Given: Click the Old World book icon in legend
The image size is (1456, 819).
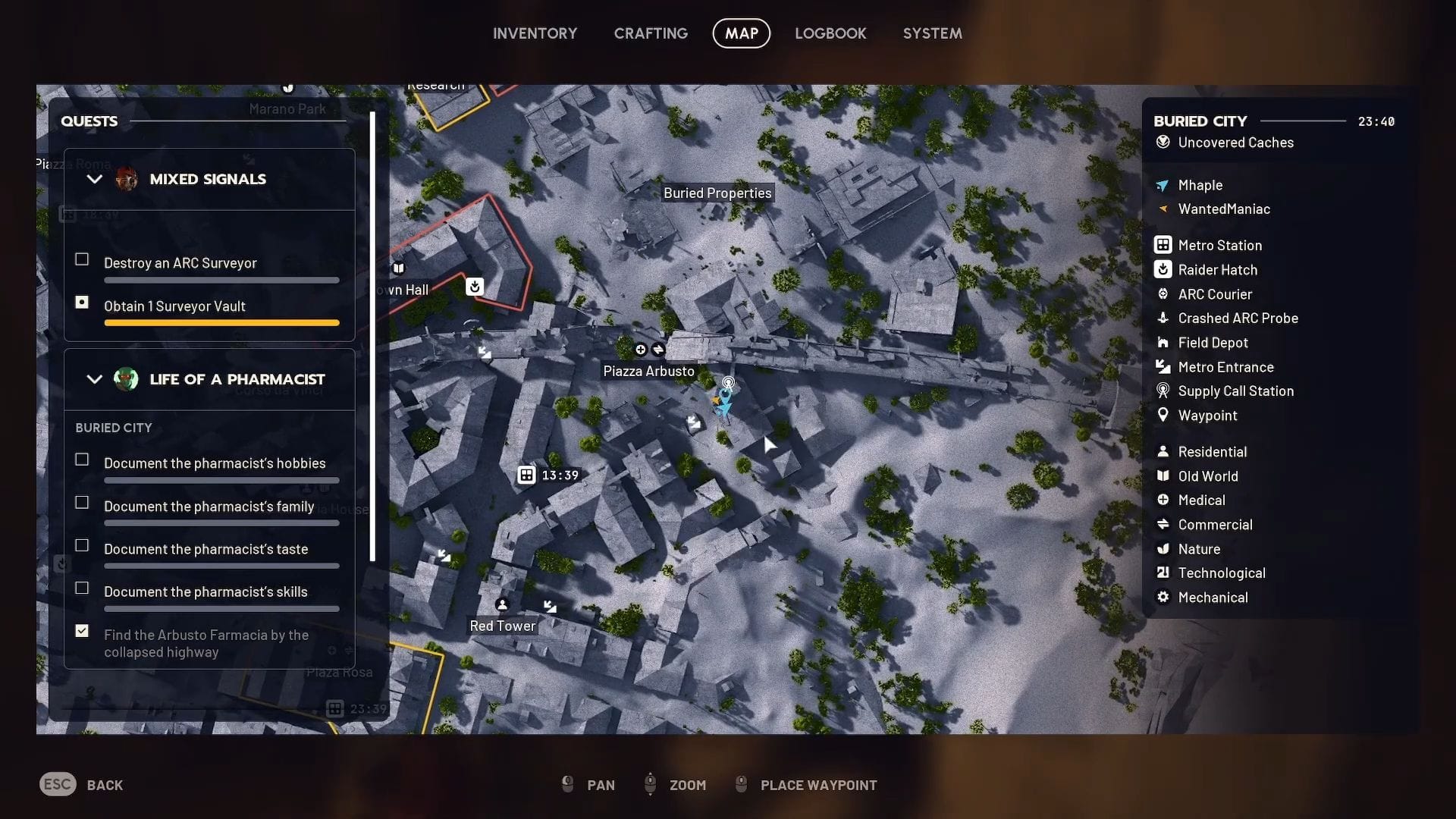Looking at the screenshot, I should click(x=1163, y=476).
